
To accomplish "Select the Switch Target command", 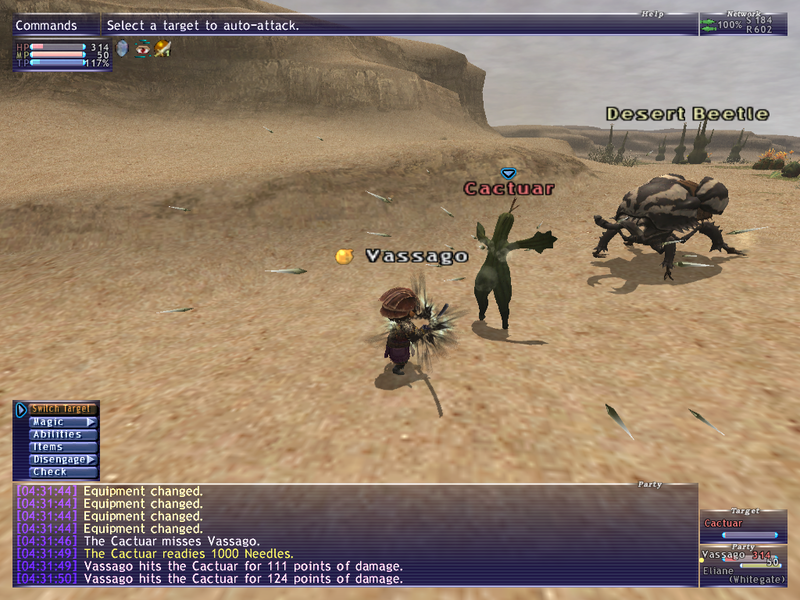I will [62, 409].
